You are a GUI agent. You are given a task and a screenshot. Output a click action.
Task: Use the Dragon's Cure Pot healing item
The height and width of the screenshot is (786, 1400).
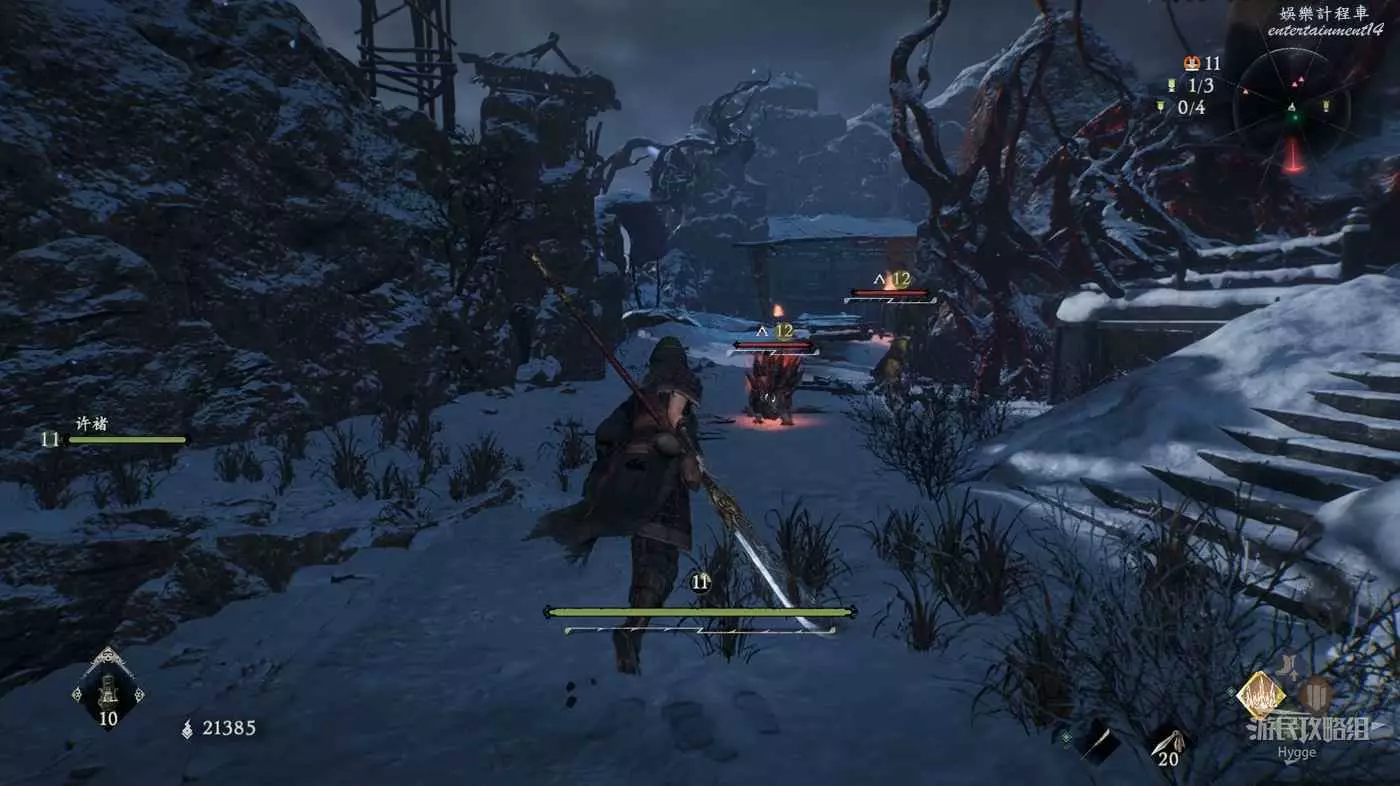click(x=108, y=690)
